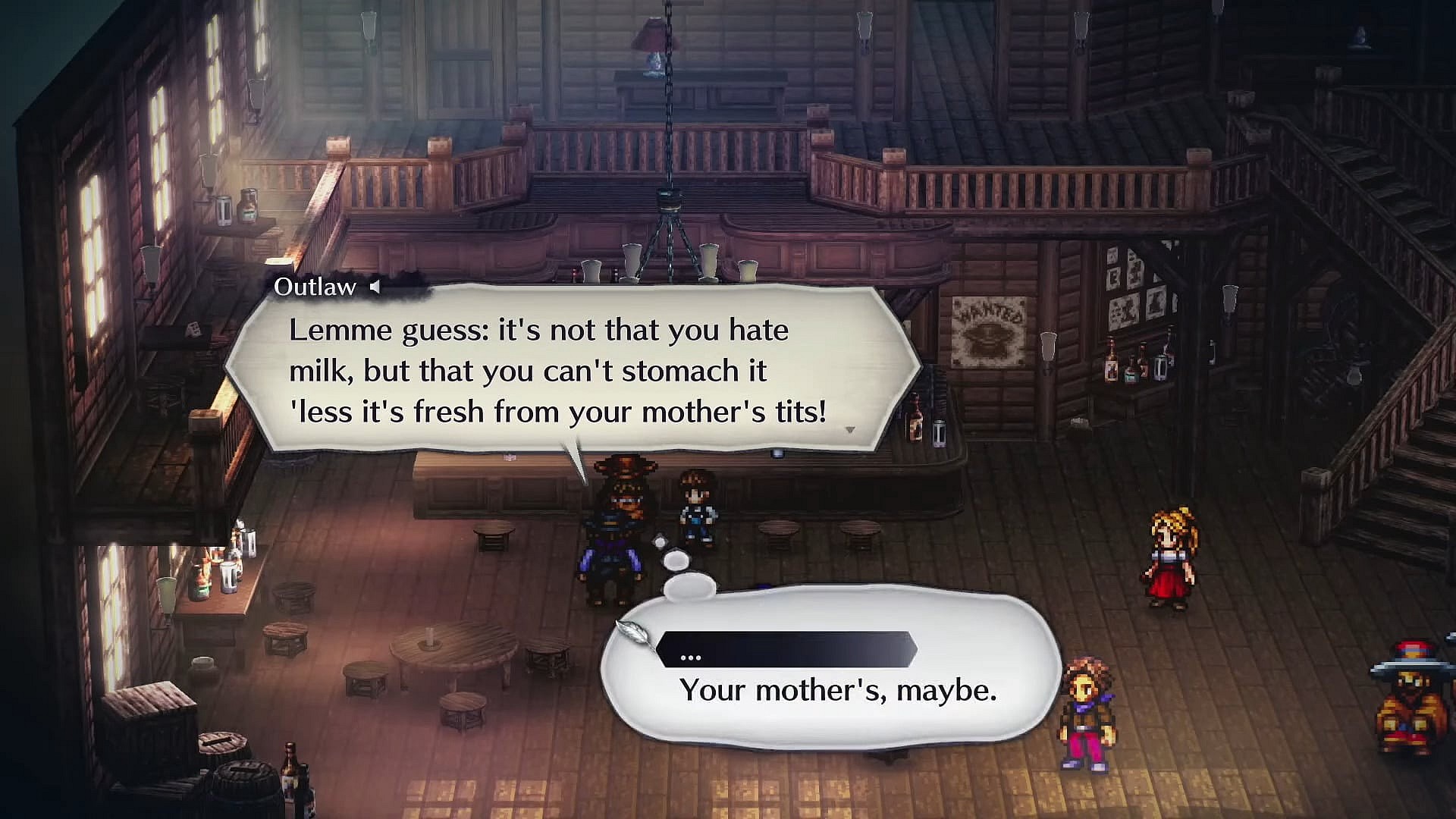Click the ellipsis icon inside the dark choice bar
Viewport: 1456px width, 819px height.
pos(691,655)
